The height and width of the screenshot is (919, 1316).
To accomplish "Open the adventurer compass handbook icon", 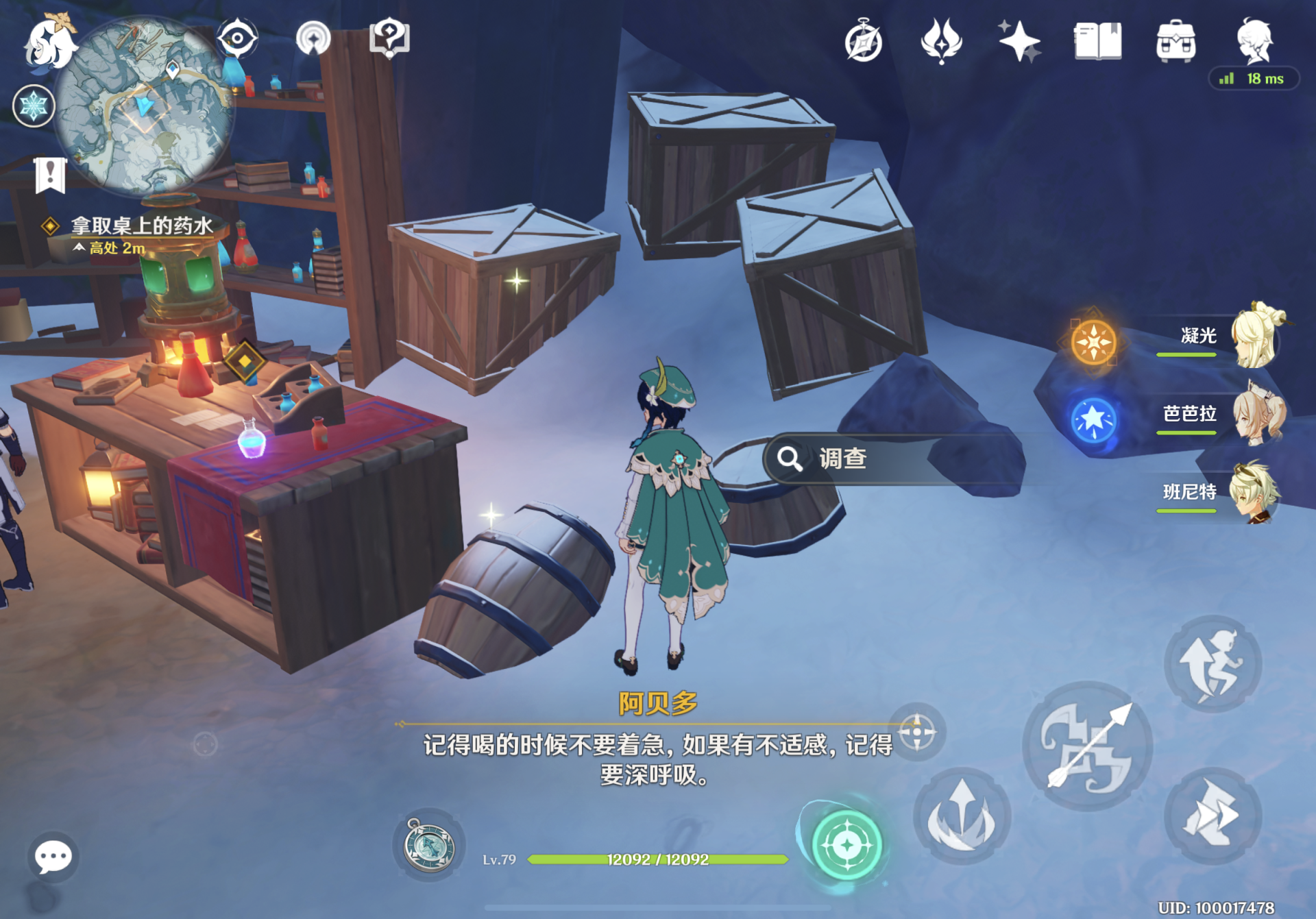I will tap(863, 42).
